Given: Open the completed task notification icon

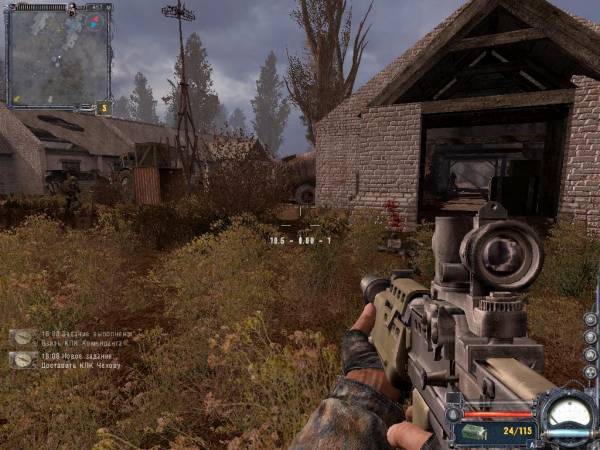Looking at the screenshot, I should point(22,338).
